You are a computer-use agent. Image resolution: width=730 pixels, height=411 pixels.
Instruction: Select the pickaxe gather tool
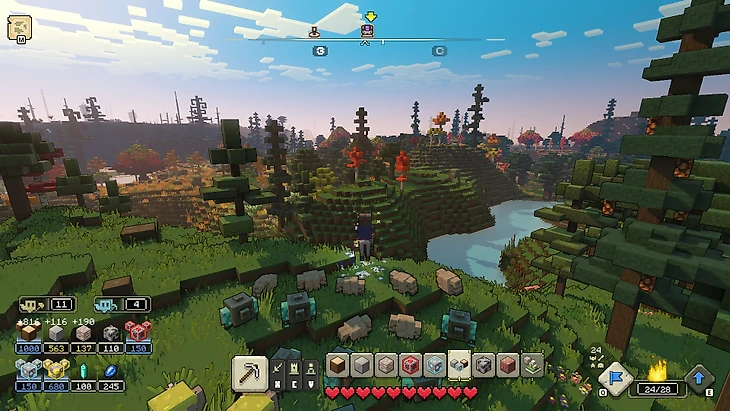point(249,373)
